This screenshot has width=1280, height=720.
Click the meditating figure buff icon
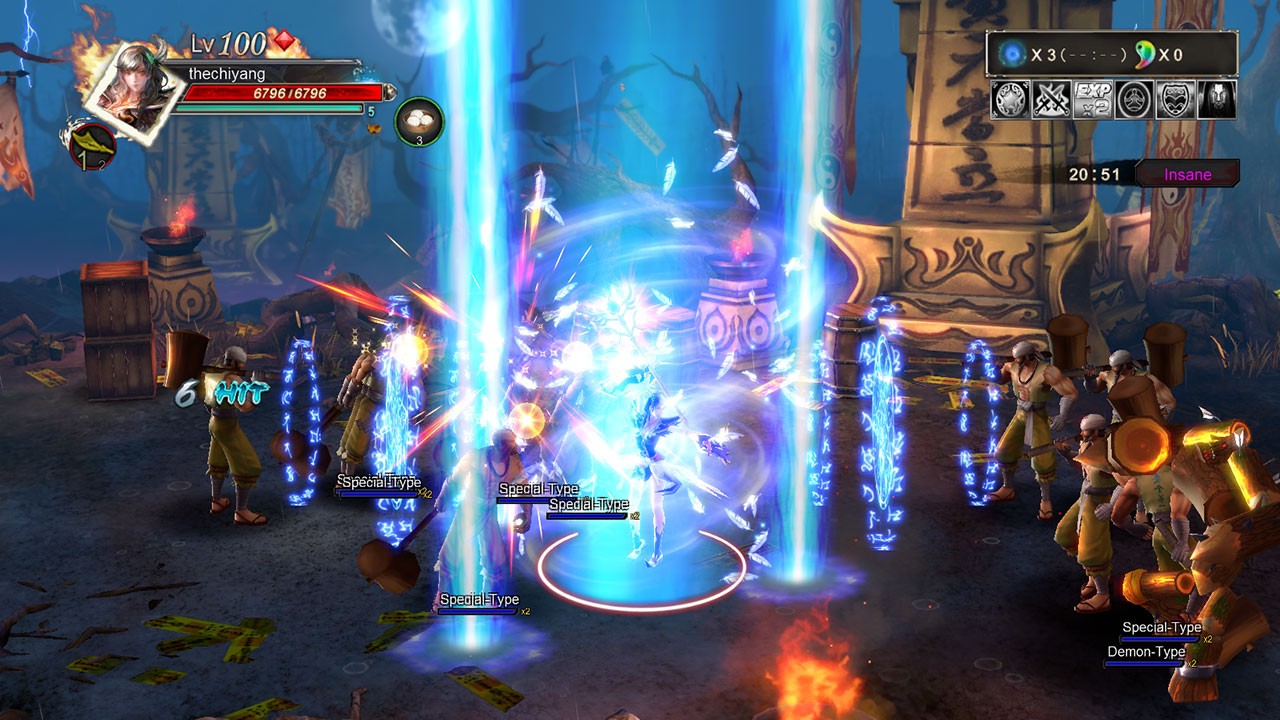1132,100
